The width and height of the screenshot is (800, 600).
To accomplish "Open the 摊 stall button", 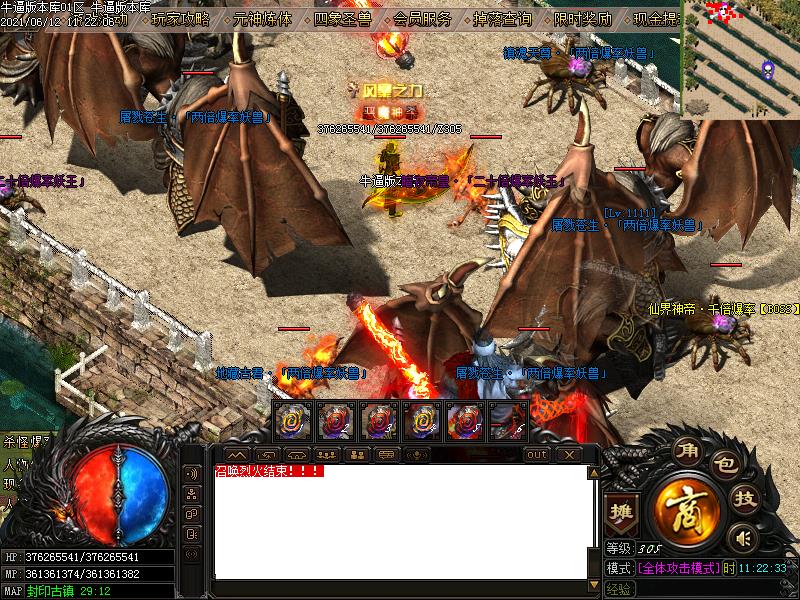I will tap(621, 510).
